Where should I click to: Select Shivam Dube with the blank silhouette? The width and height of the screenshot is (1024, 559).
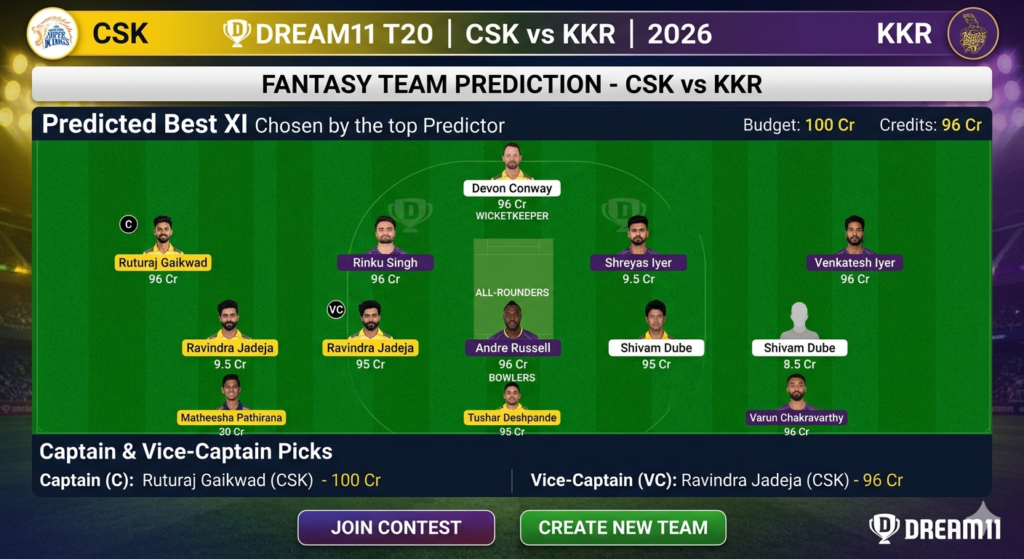tap(799, 347)
